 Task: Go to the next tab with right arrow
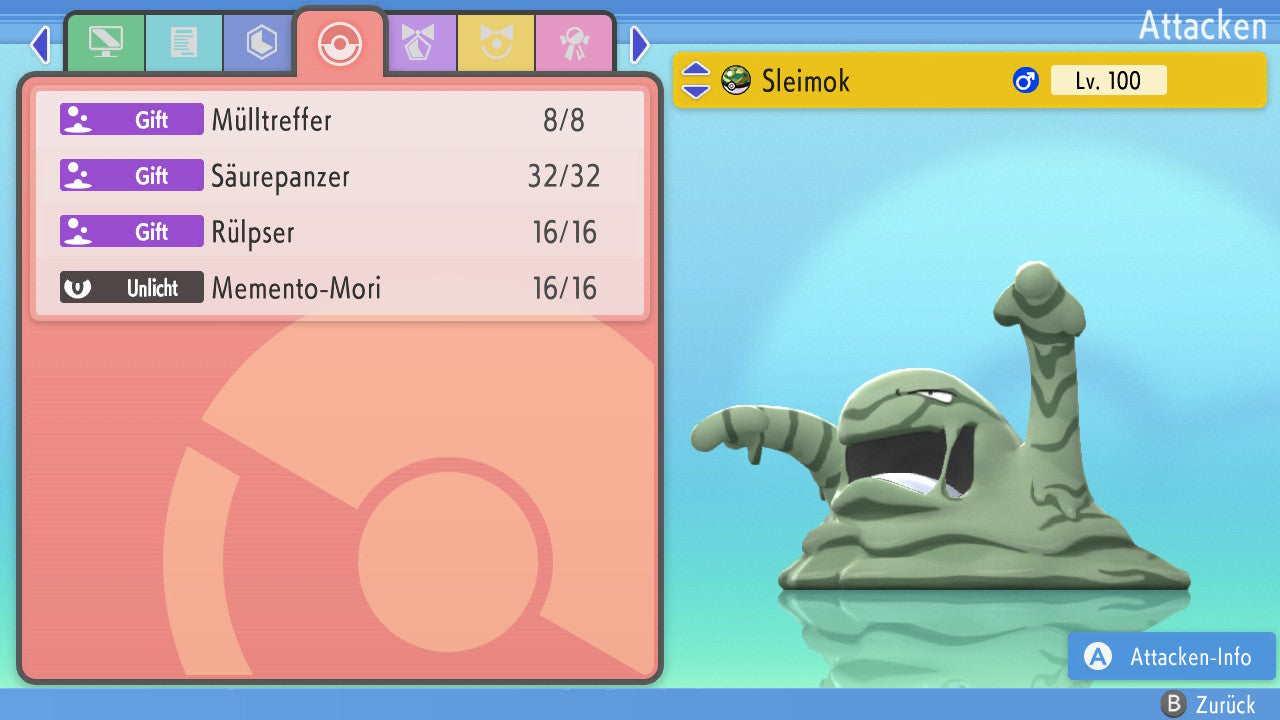640,44
